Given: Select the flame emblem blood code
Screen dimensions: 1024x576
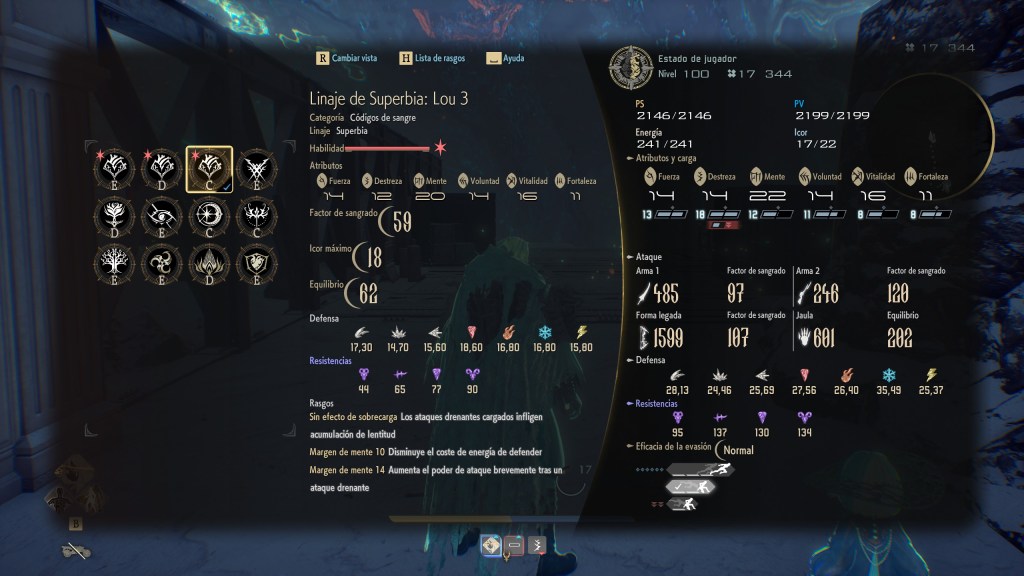Looking at the screenshot, I should coord(209,263).
